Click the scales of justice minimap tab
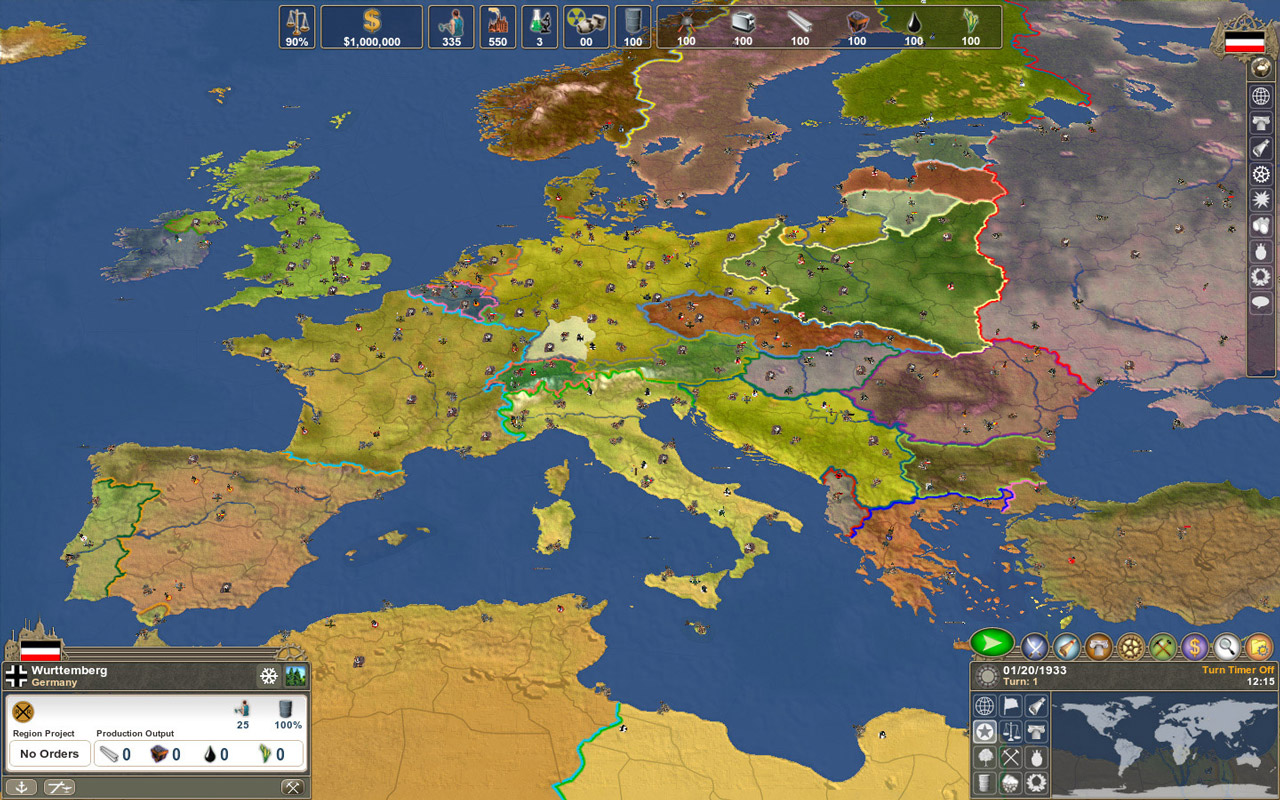 point(1010,731)
